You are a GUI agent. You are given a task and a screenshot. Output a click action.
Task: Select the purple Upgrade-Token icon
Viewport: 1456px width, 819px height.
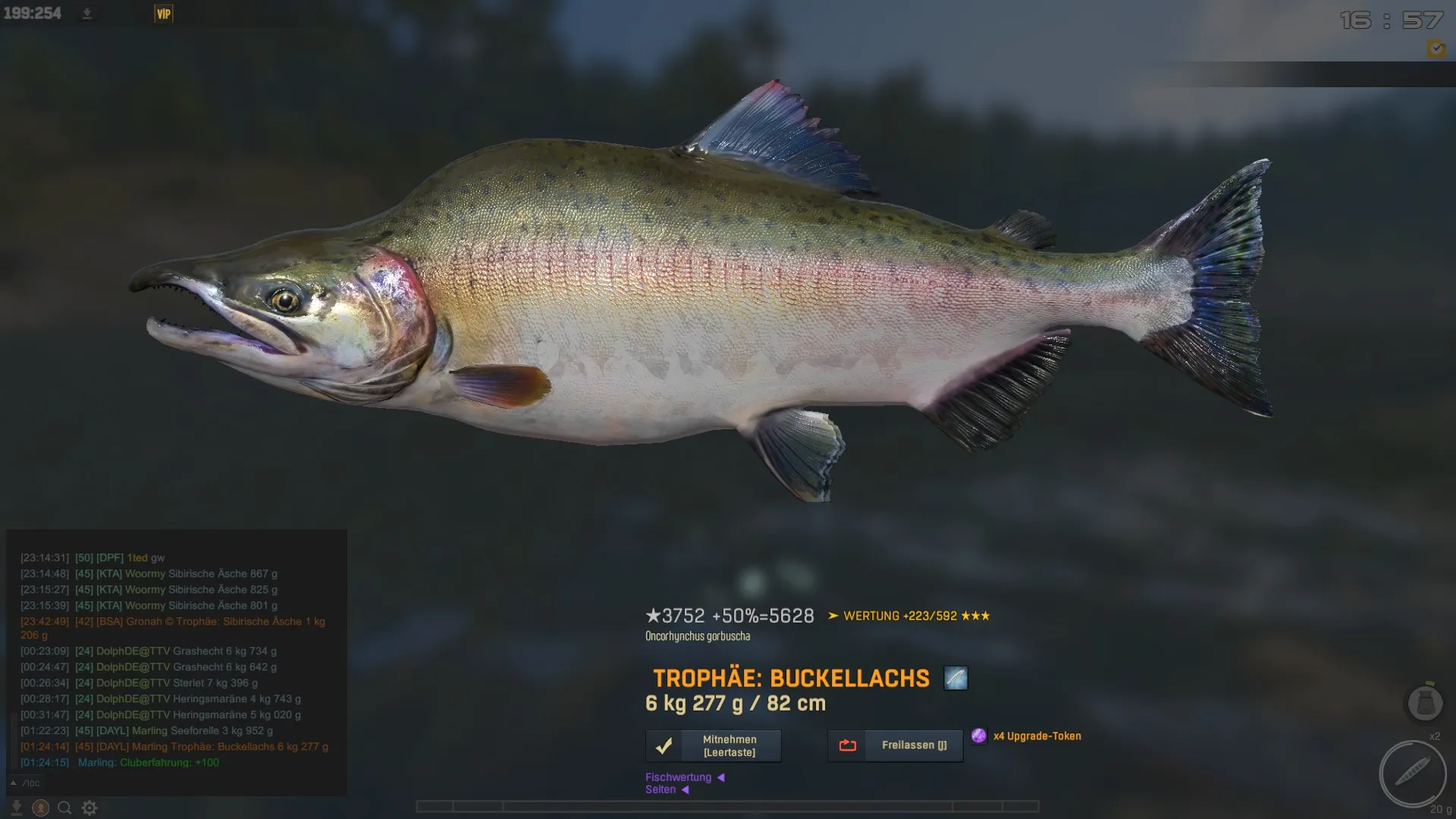pos(979,736)
